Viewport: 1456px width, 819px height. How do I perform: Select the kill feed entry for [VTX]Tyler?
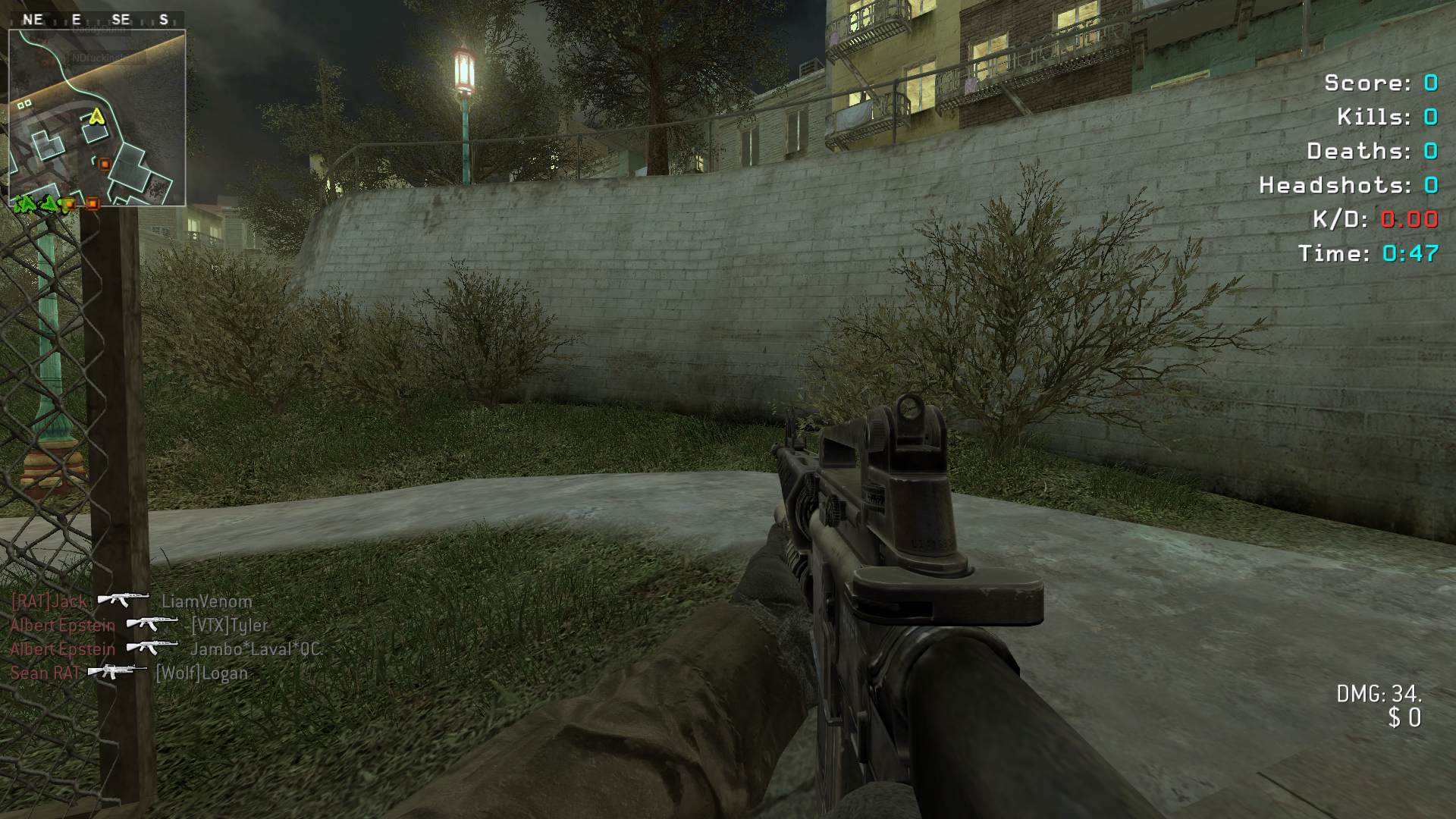click(140, 626)
